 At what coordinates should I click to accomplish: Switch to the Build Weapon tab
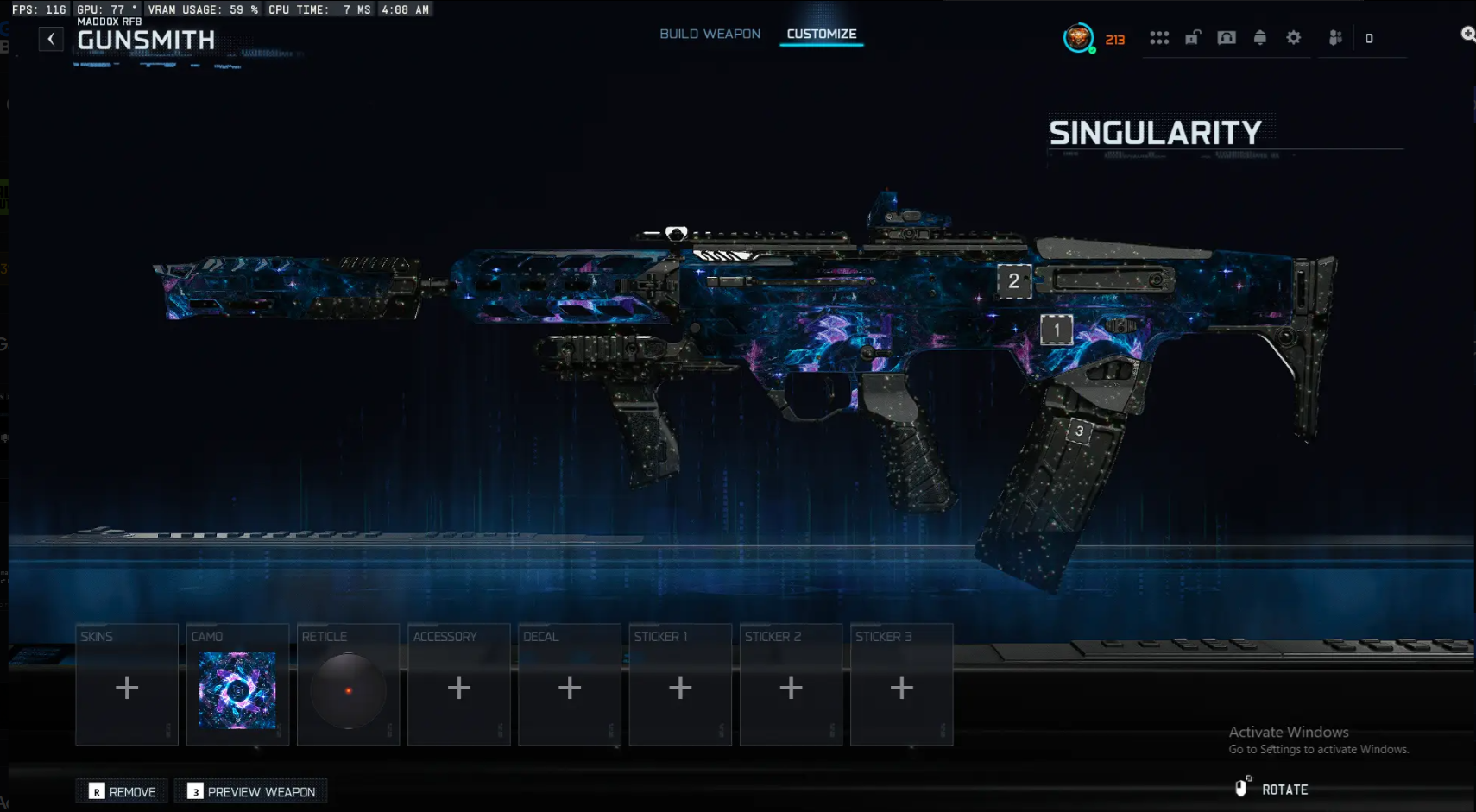pos(710,33)
